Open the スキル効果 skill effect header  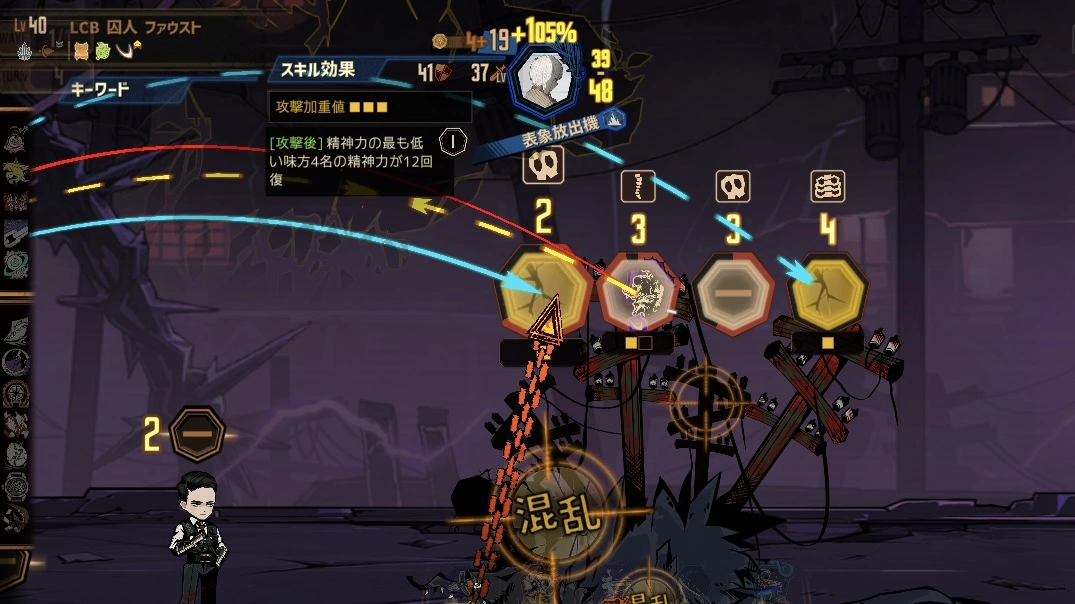tap(318, 70)
